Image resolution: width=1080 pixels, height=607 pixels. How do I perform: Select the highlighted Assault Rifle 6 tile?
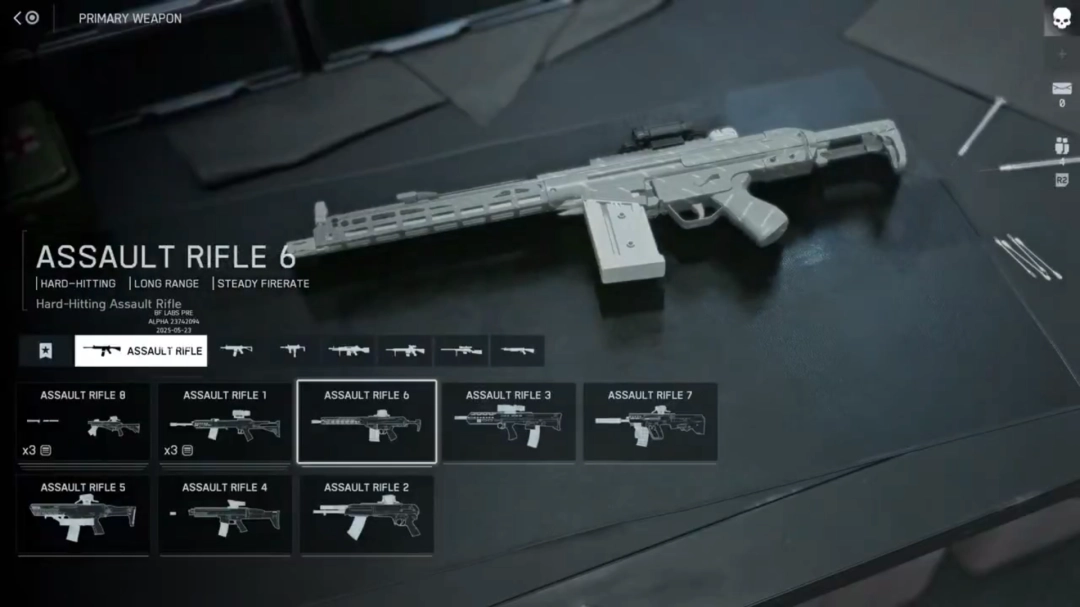(x=366, y=422)
